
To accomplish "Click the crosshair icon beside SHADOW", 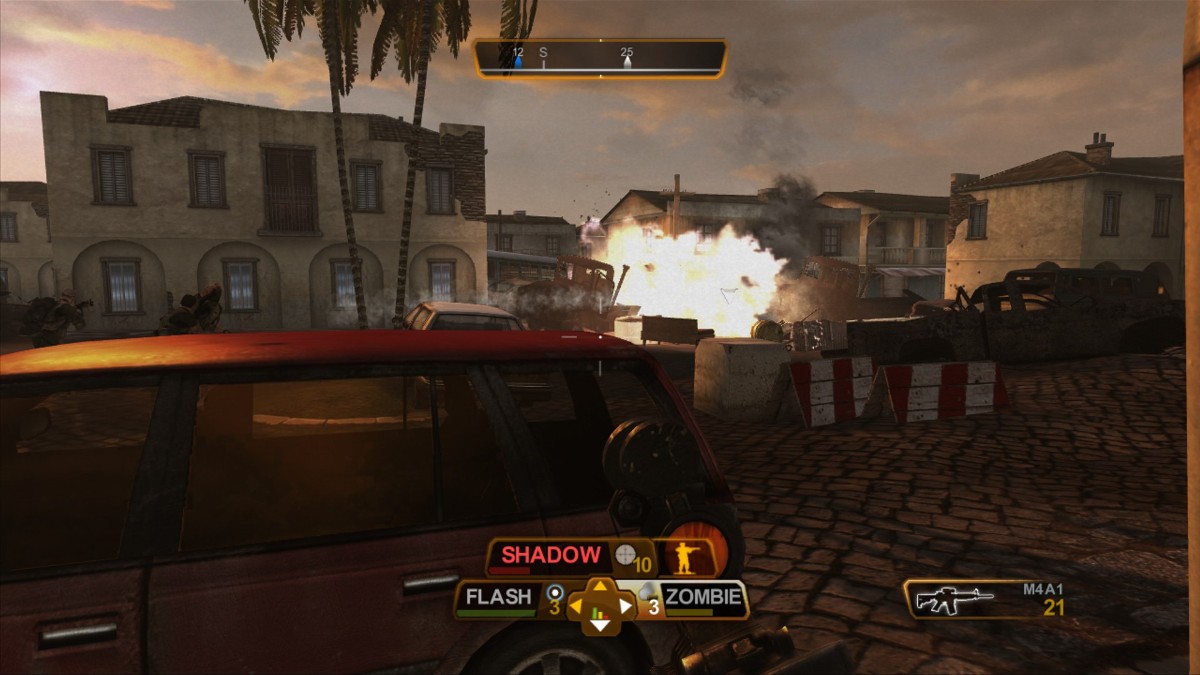I will tap(625, 554).
